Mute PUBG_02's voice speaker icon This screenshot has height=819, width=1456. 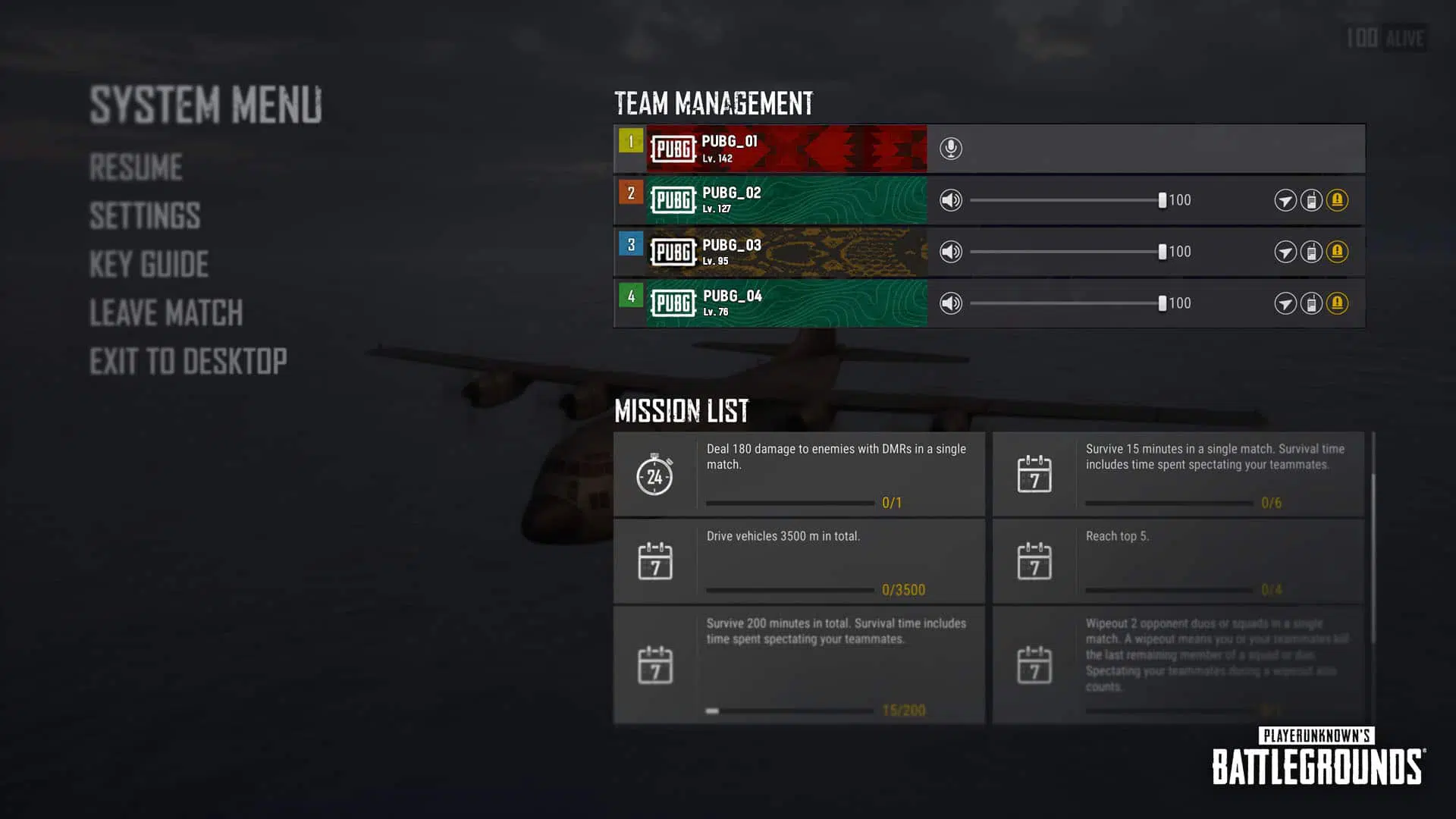(950, 200)
